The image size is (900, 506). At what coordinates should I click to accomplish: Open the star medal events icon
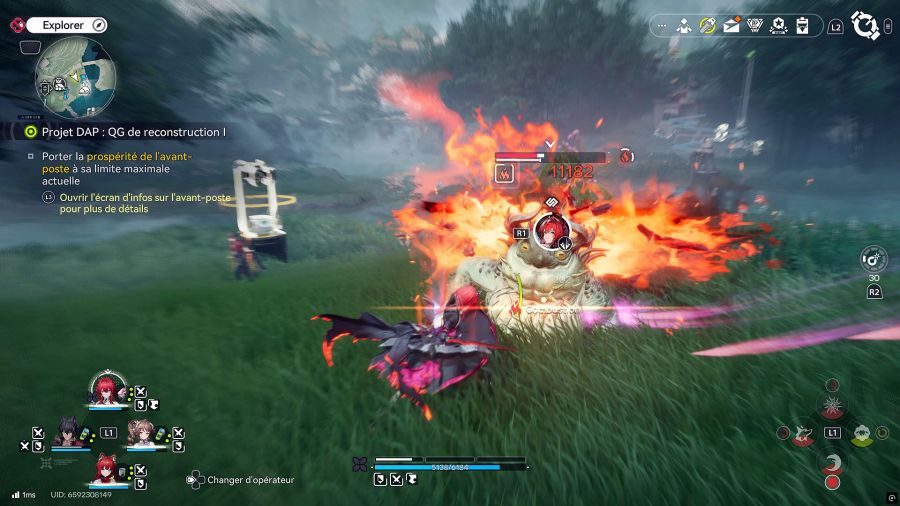click(x=779, y=26)
